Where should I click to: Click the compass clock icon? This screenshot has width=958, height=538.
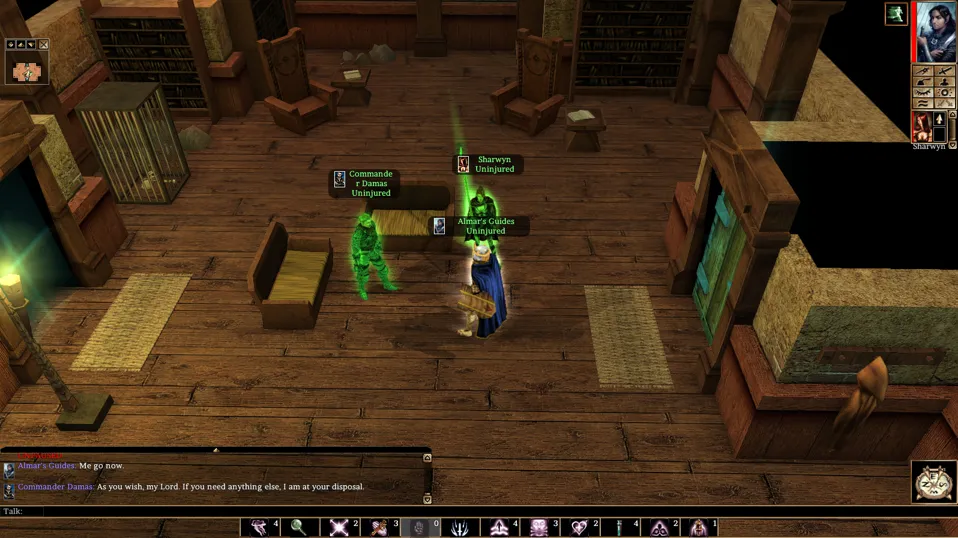pyautogui.click(x=933, y=483)
